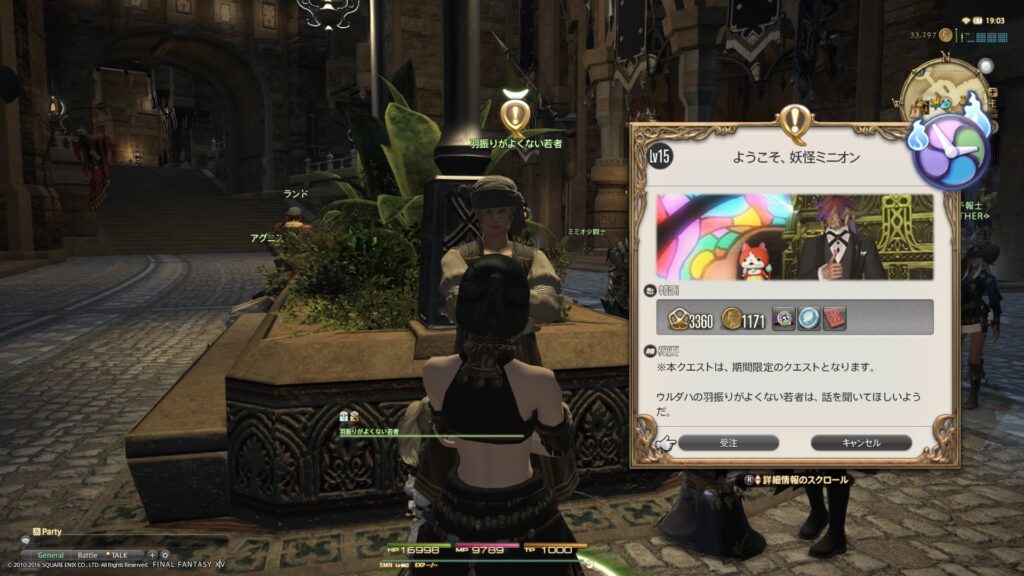
Task: Open chat log settings gear
Action: click(x=165, y=554)
